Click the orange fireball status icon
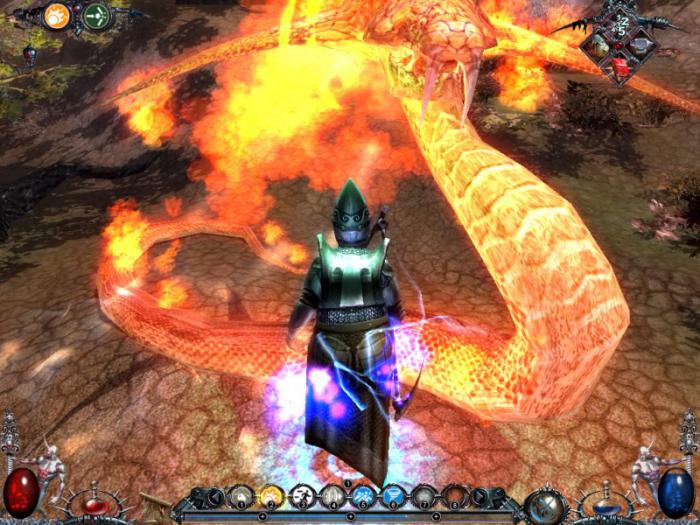This screenshot has height=525, width=700. click(58, 15)
